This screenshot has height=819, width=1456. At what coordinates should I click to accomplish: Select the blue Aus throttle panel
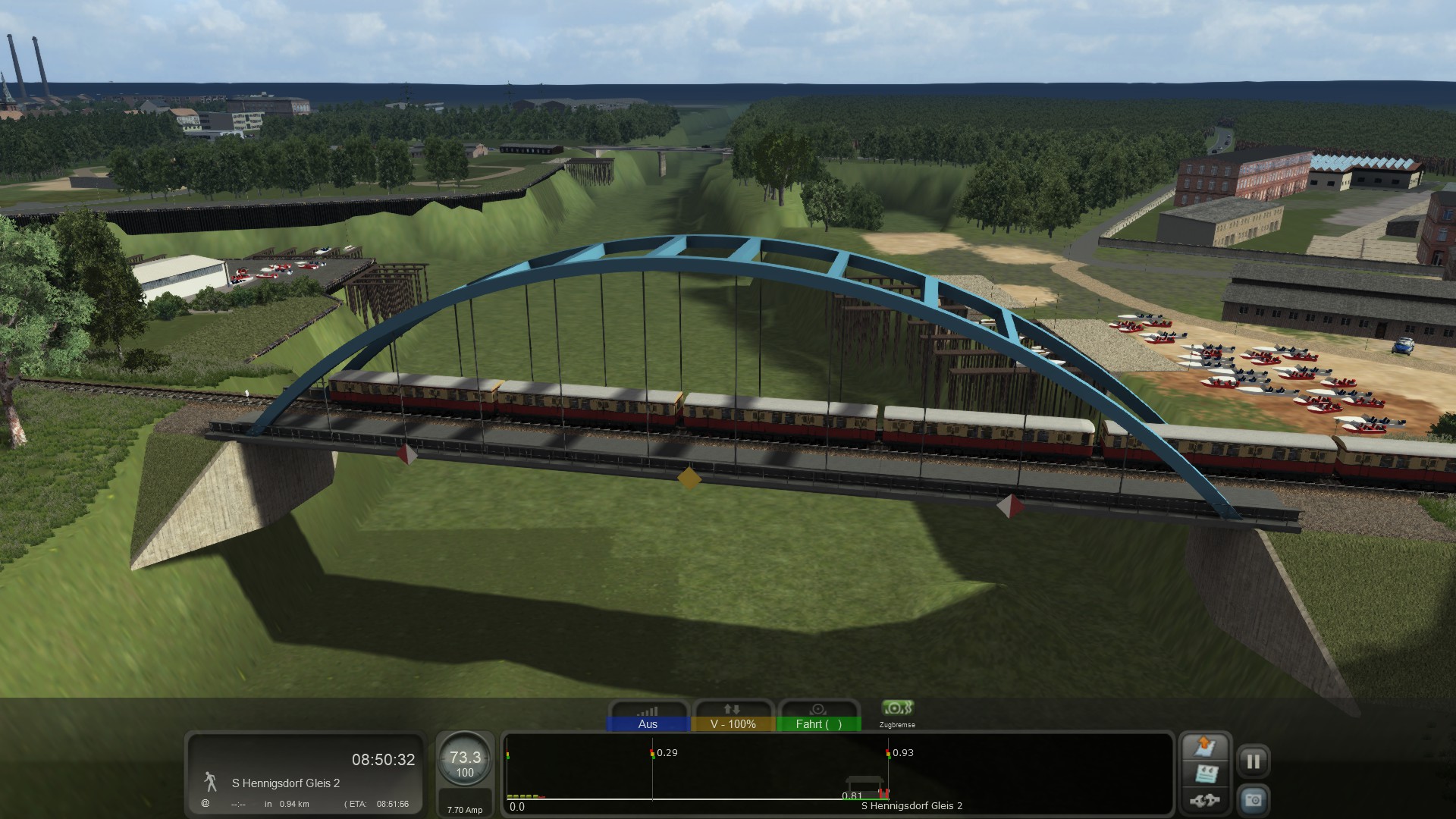point(648,717)
